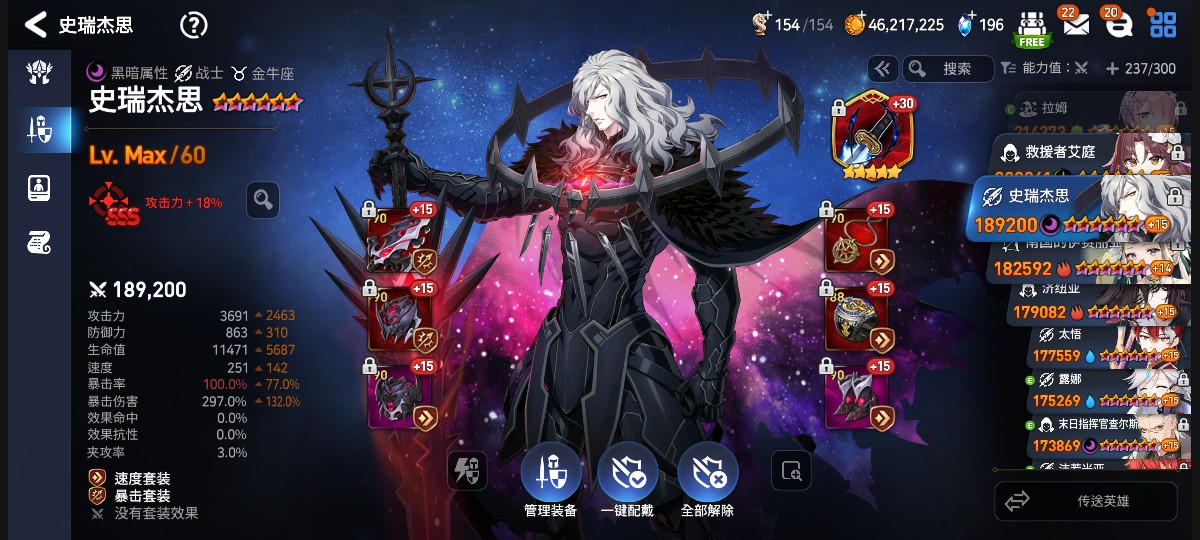Select the equipped weapon slot
Image resolution: width=1200 pixels, height=540 pixels.
click(400, 241)
